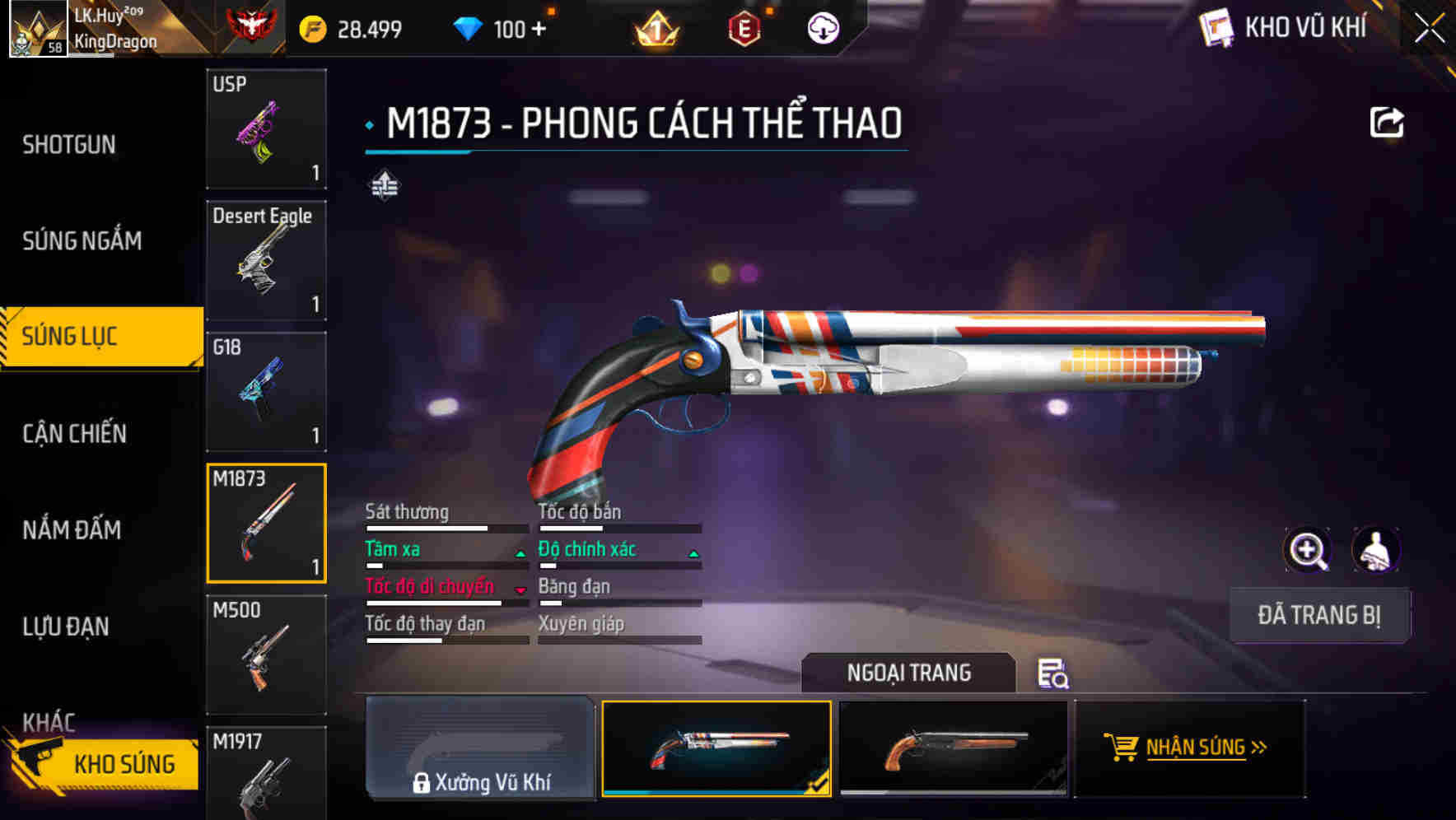Select the wooden default M1873 skin
The height and width of the screenshot is (820, 1456).
click(953, 748)
